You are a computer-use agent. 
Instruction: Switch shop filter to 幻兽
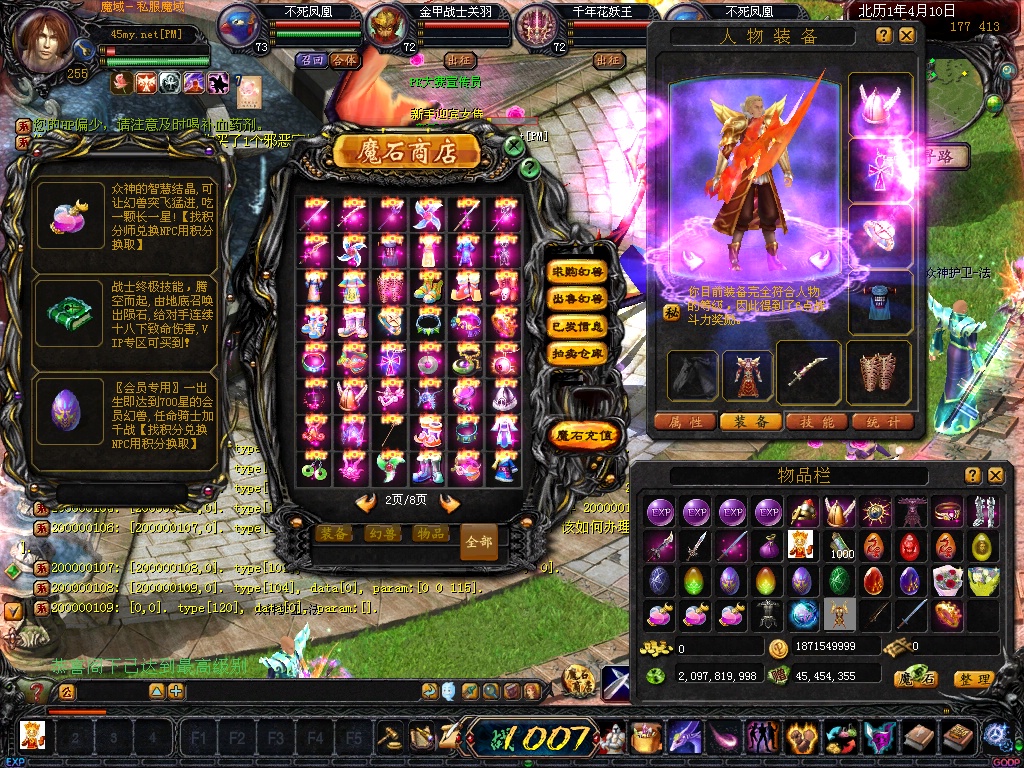382,533
